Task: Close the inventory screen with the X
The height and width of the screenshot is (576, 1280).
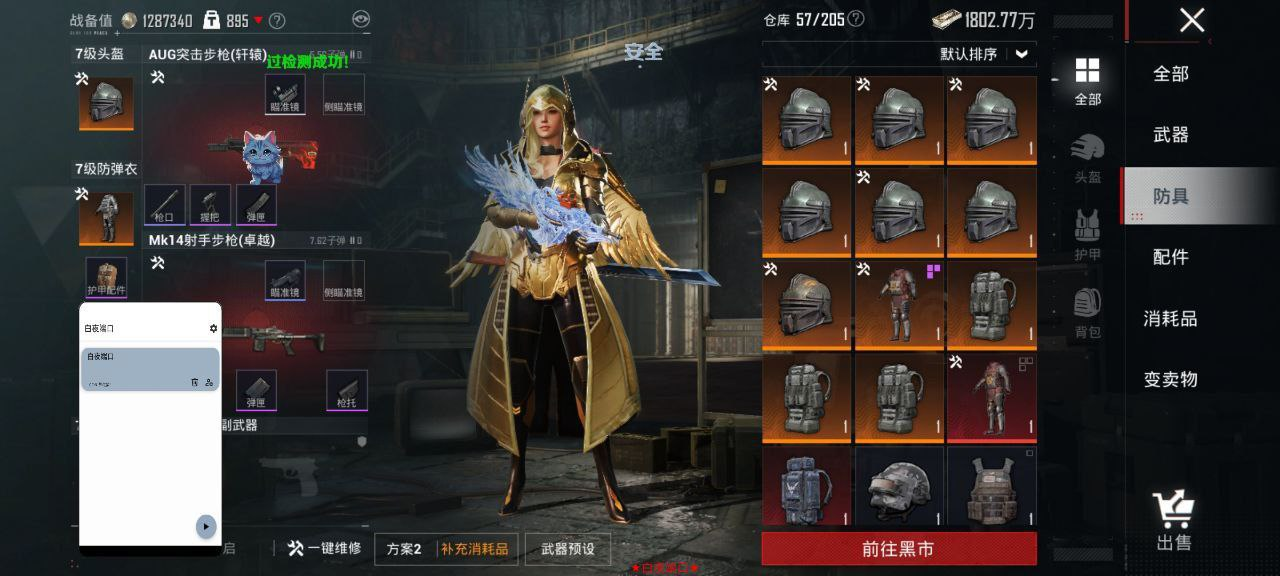Action: [1191, 20]
